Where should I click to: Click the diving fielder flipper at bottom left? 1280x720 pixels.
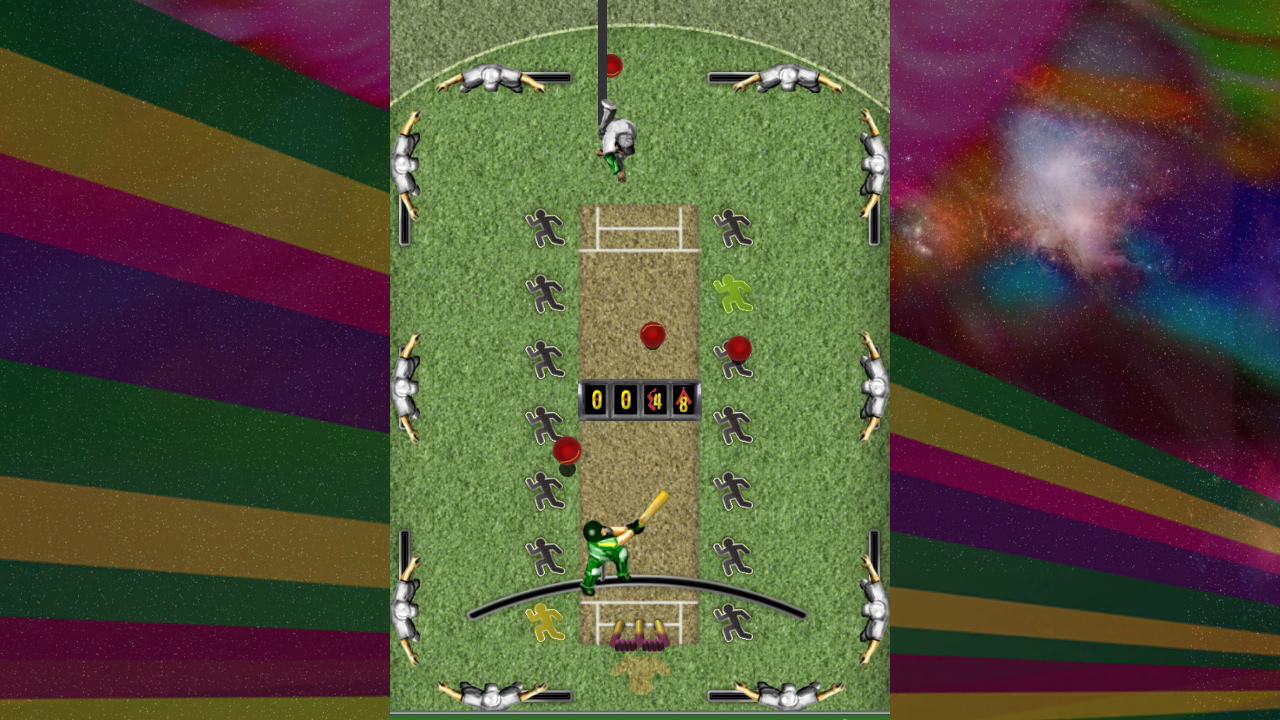click(490, 695)
